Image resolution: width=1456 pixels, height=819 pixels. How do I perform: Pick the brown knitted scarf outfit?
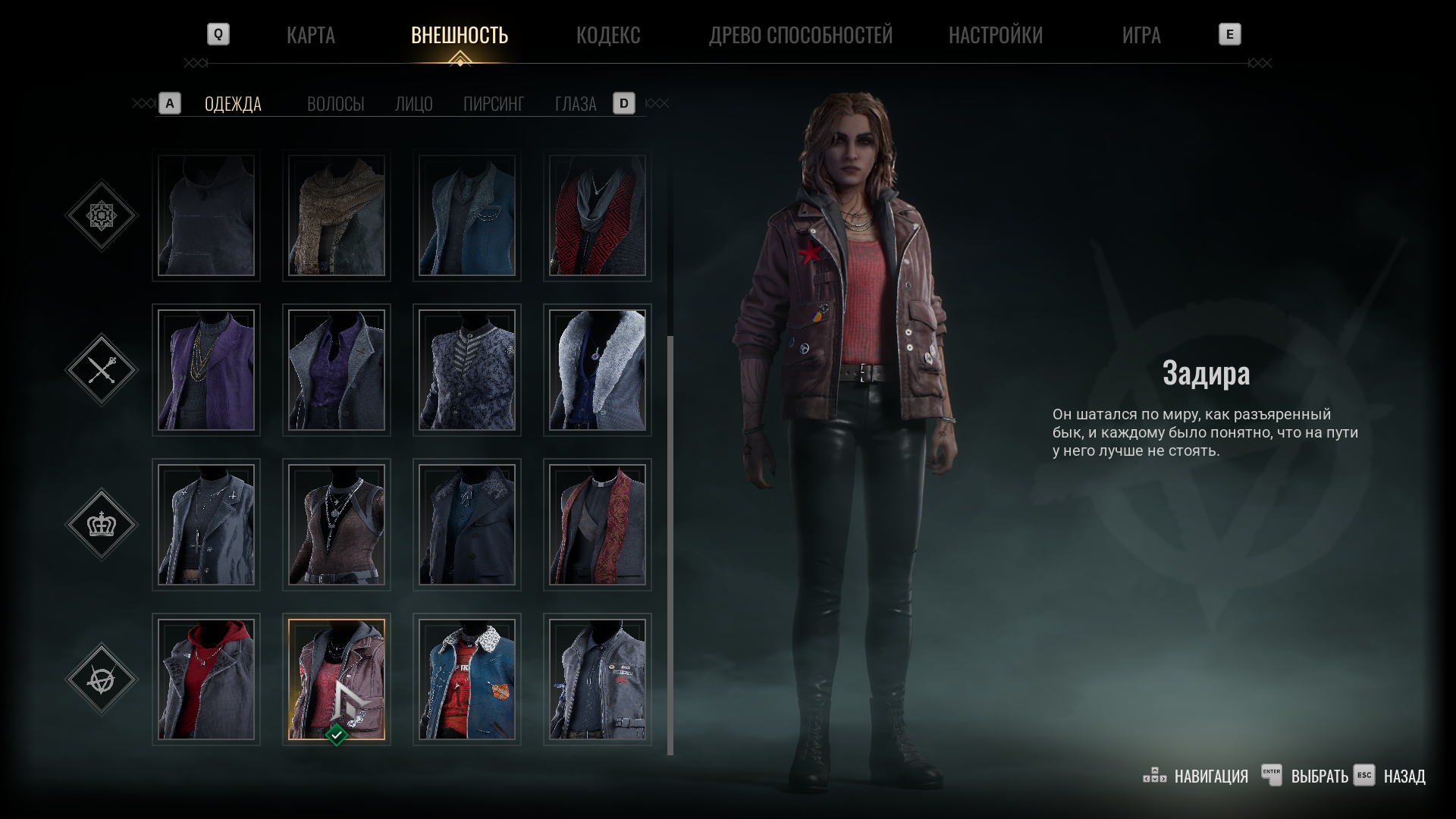[x=337, y=216]
